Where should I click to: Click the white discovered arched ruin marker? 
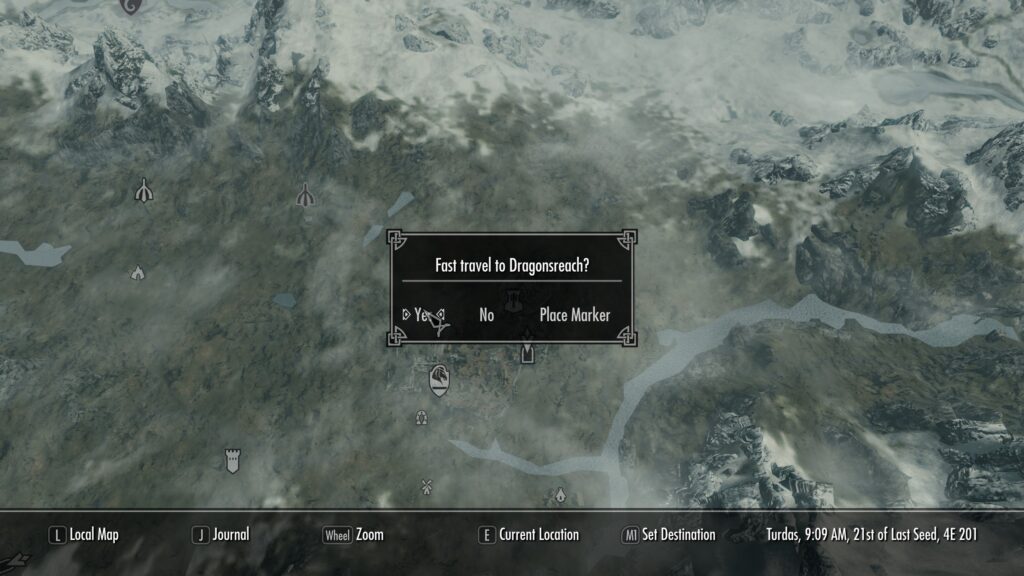(x=145, y=189)
